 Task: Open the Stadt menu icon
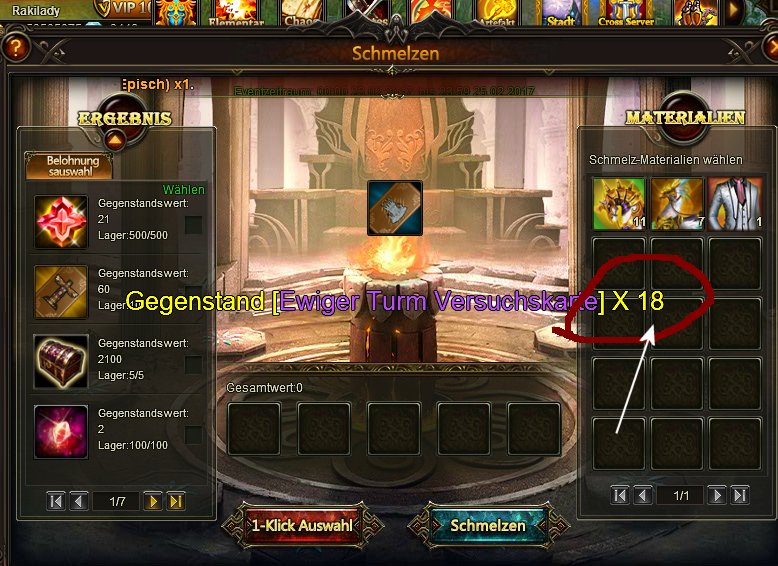(x=561, y=12)
